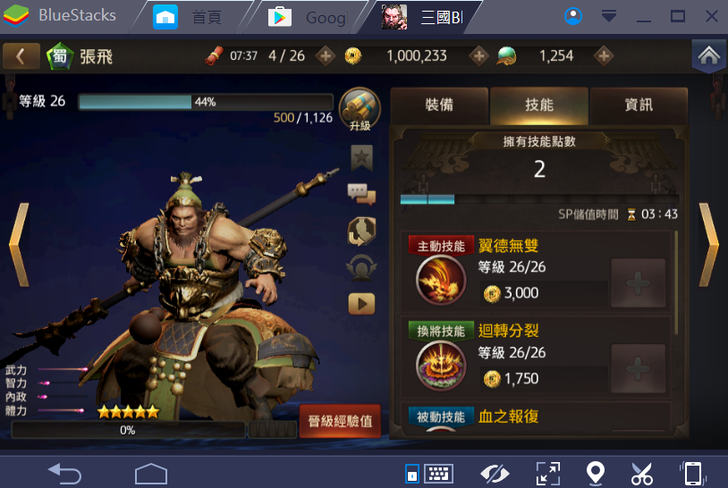Switch to the 裝備 equipment tab
The height and width of the screenshot is (488, 728).
[x=439, y=105]
